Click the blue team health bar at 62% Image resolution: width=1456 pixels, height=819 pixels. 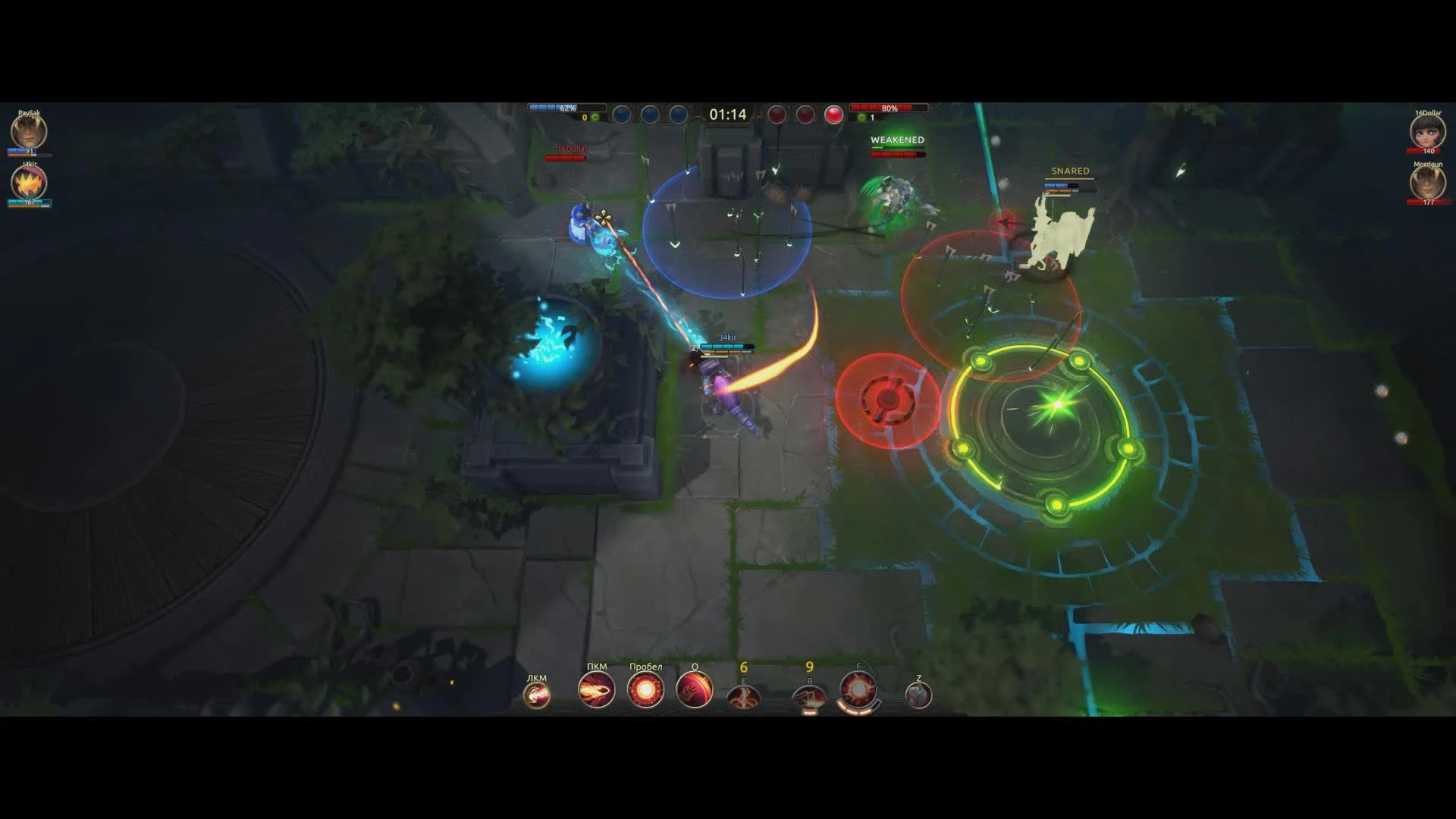pos(566,107)
